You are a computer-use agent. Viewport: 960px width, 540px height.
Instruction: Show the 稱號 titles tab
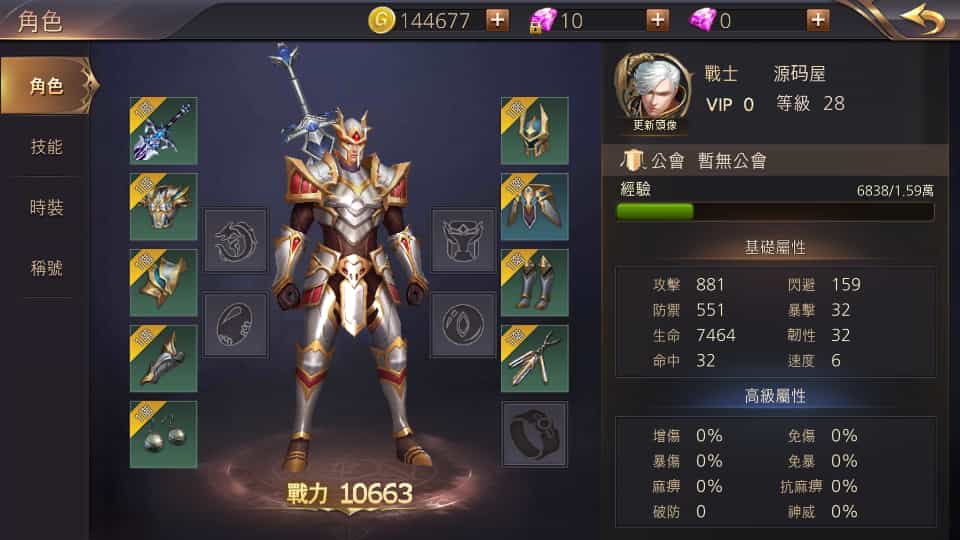47,268
